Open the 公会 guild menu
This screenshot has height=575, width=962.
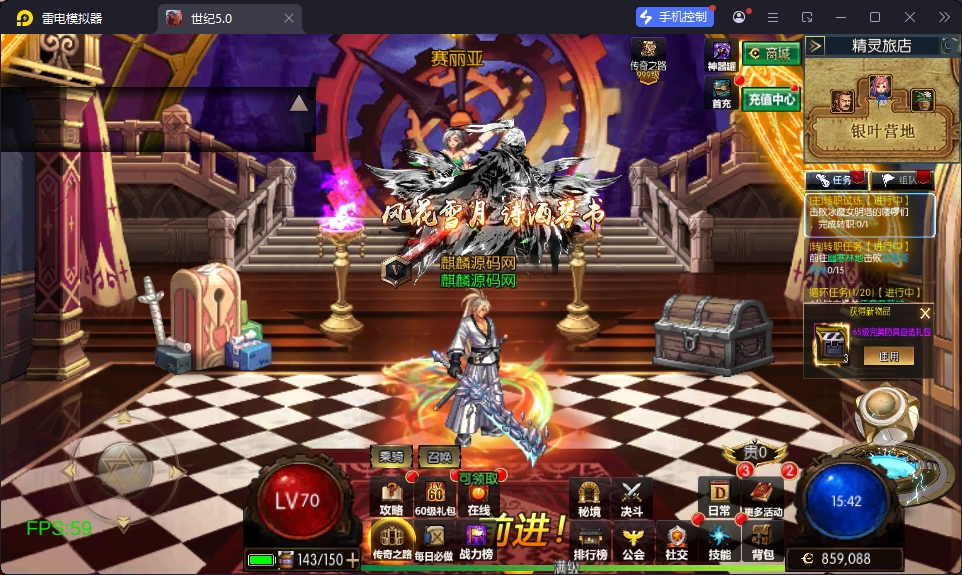633,541
